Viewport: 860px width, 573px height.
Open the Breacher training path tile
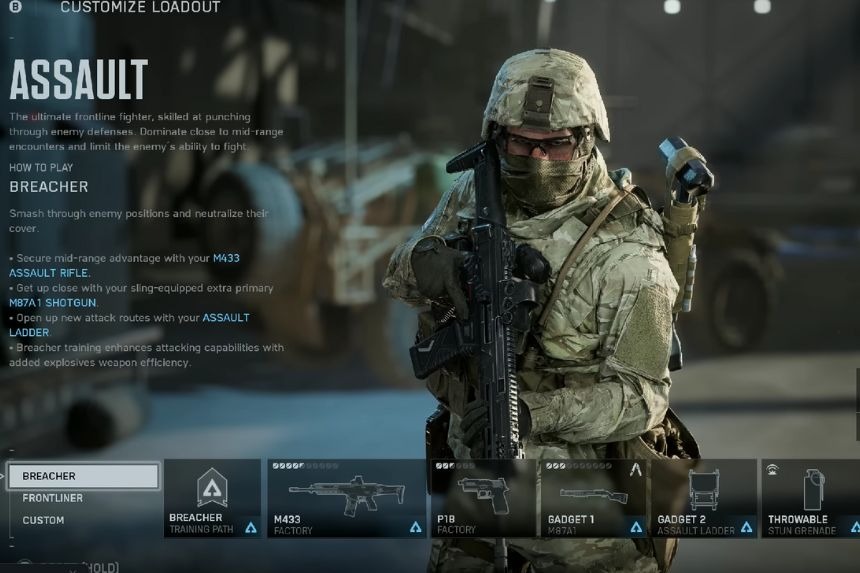[212, 498]
